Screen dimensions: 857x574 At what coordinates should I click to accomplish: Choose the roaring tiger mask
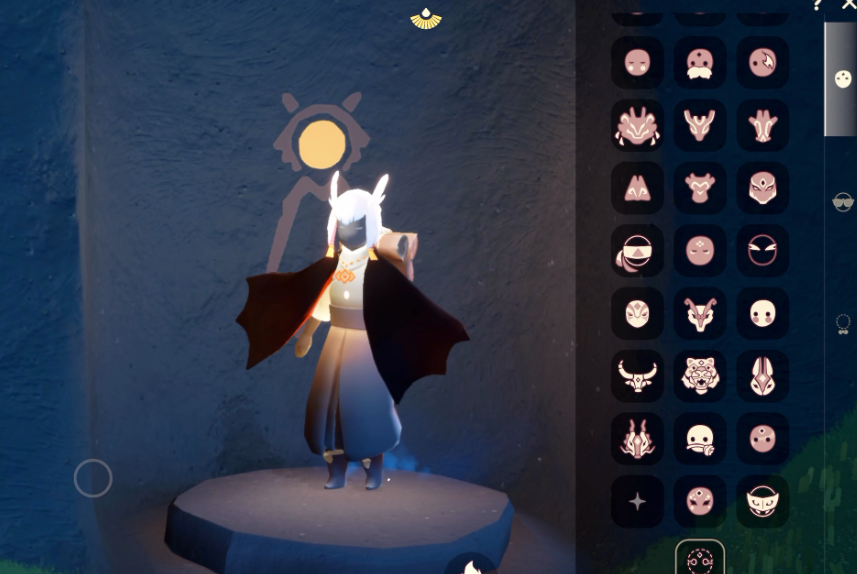(x=700, y=376)
